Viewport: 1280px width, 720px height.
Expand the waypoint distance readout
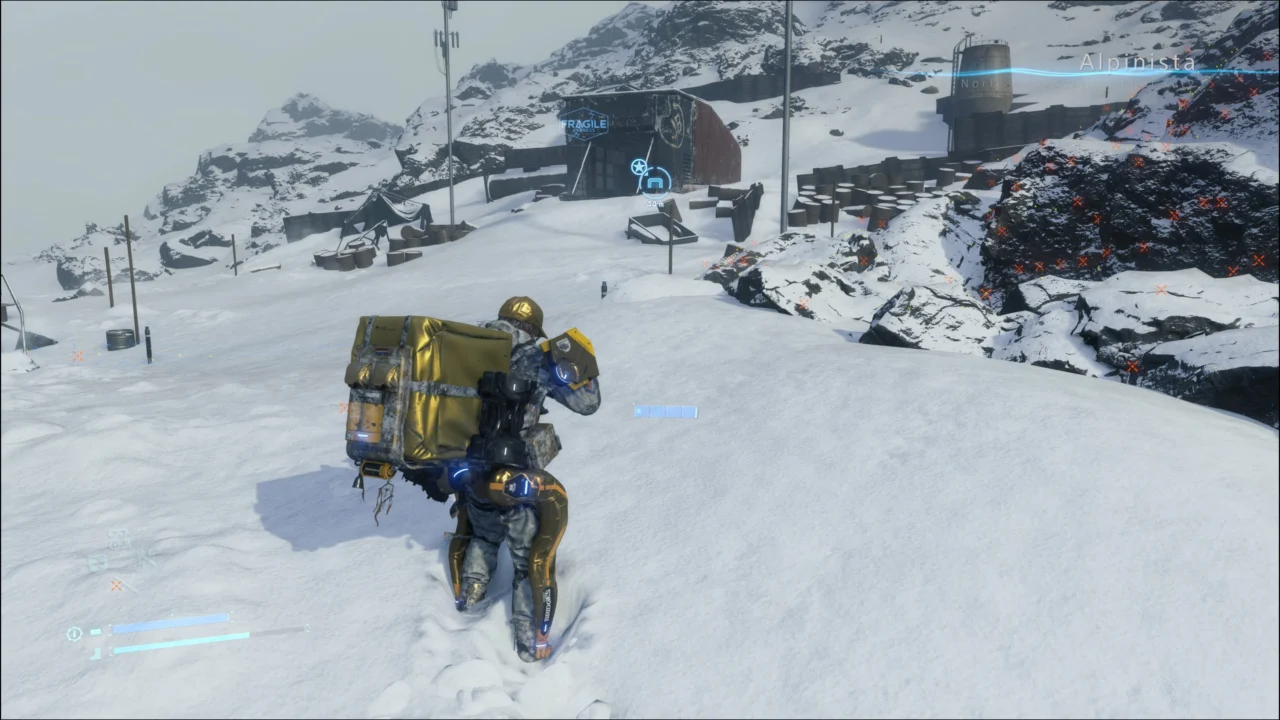655,205
